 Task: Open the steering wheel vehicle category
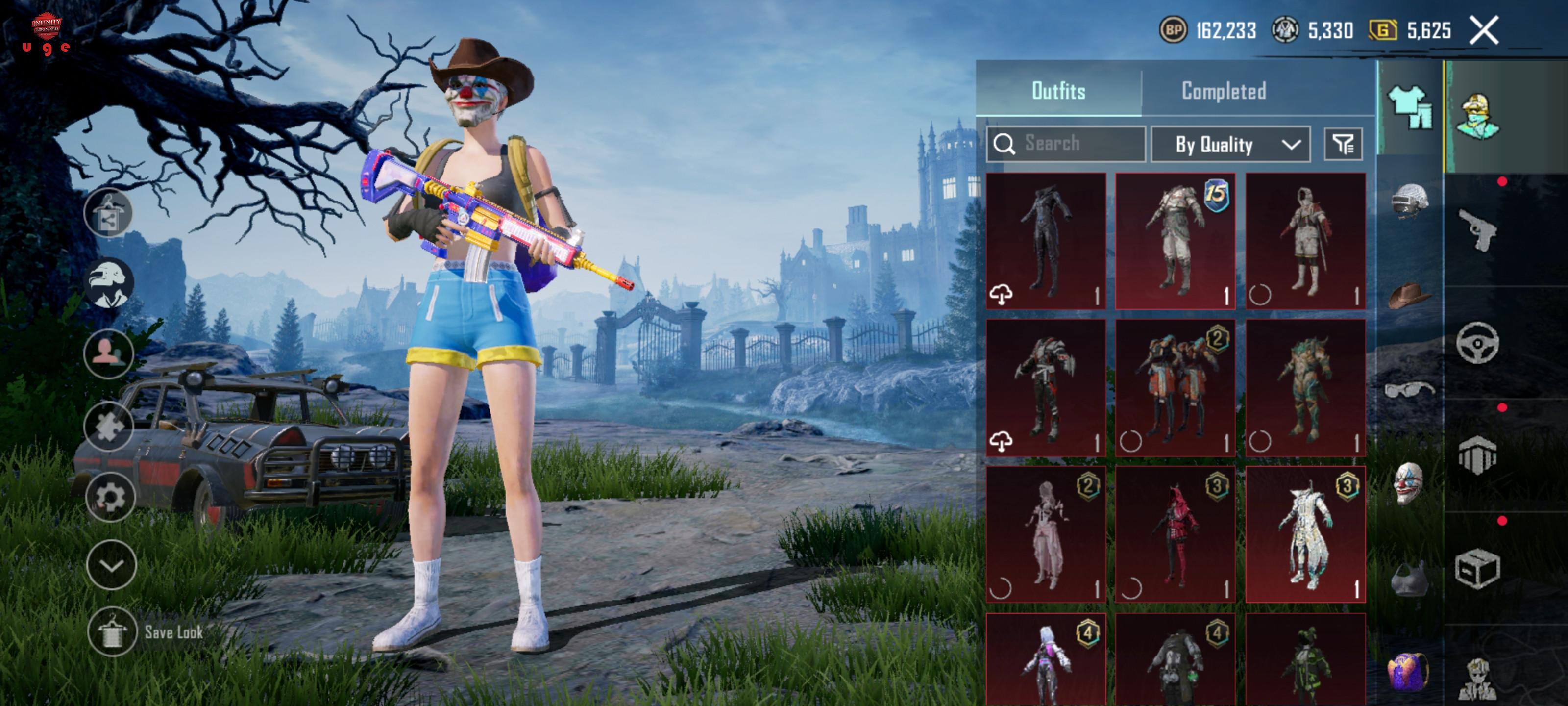(1477, 342)
